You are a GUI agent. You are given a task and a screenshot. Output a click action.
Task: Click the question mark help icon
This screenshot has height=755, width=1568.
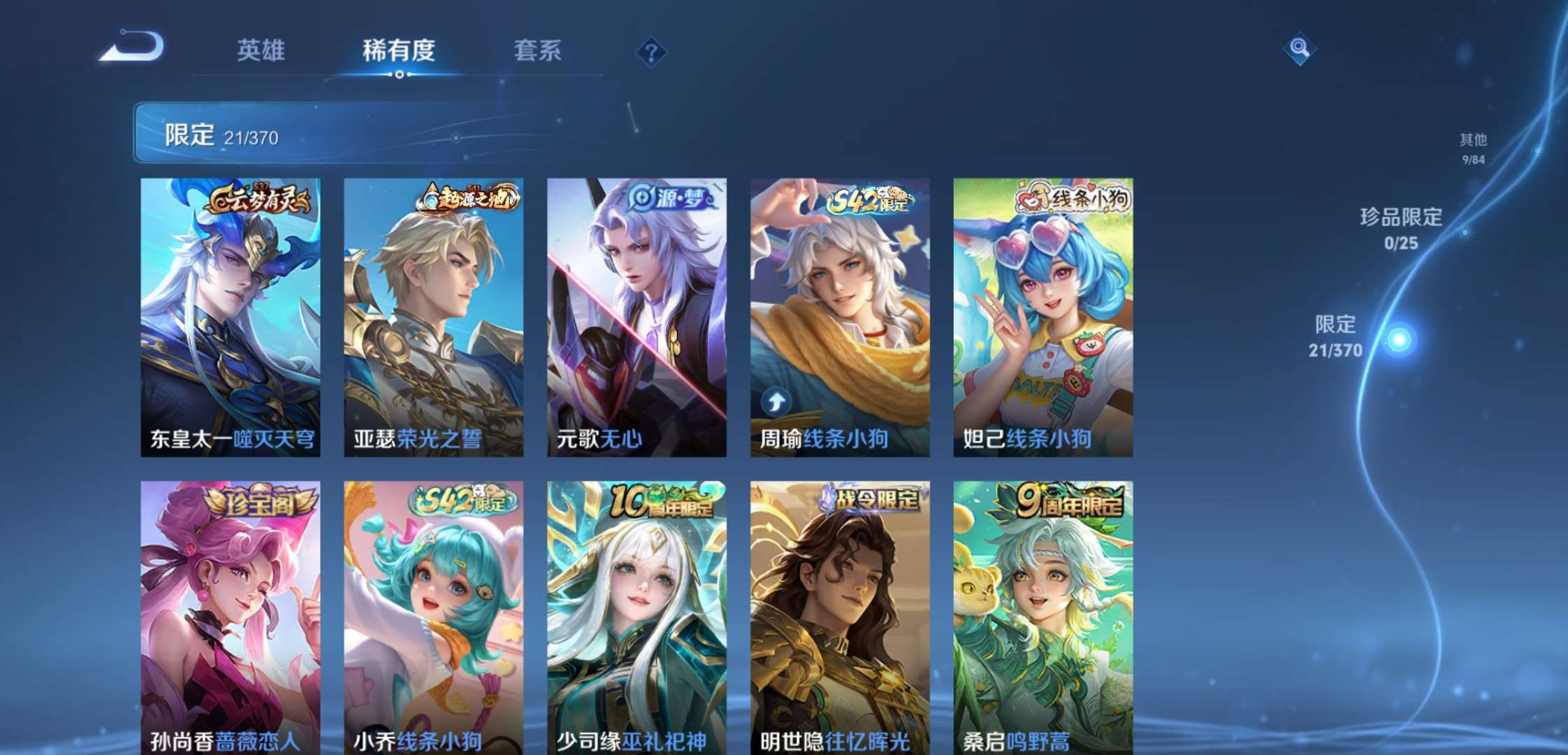tap(651, 50)
